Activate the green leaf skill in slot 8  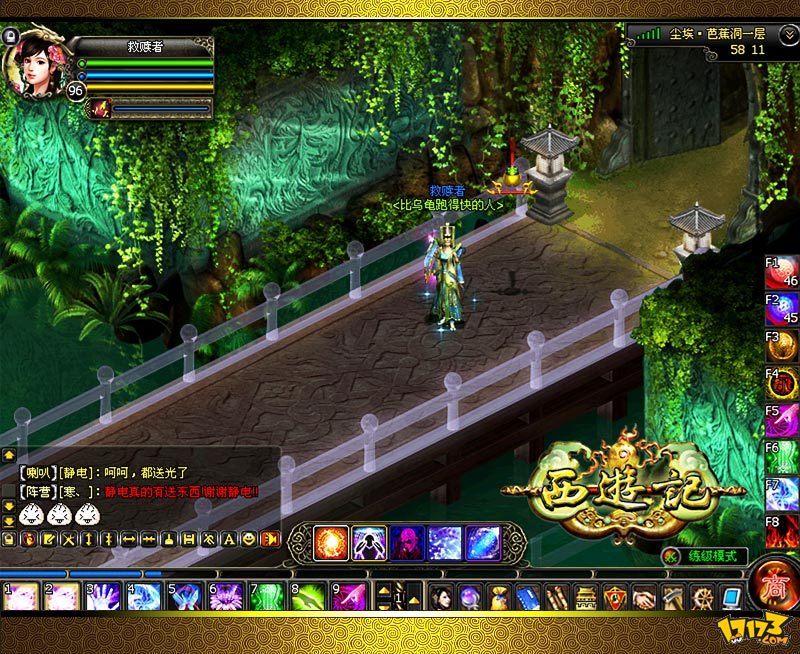click(x=308, y=597)
